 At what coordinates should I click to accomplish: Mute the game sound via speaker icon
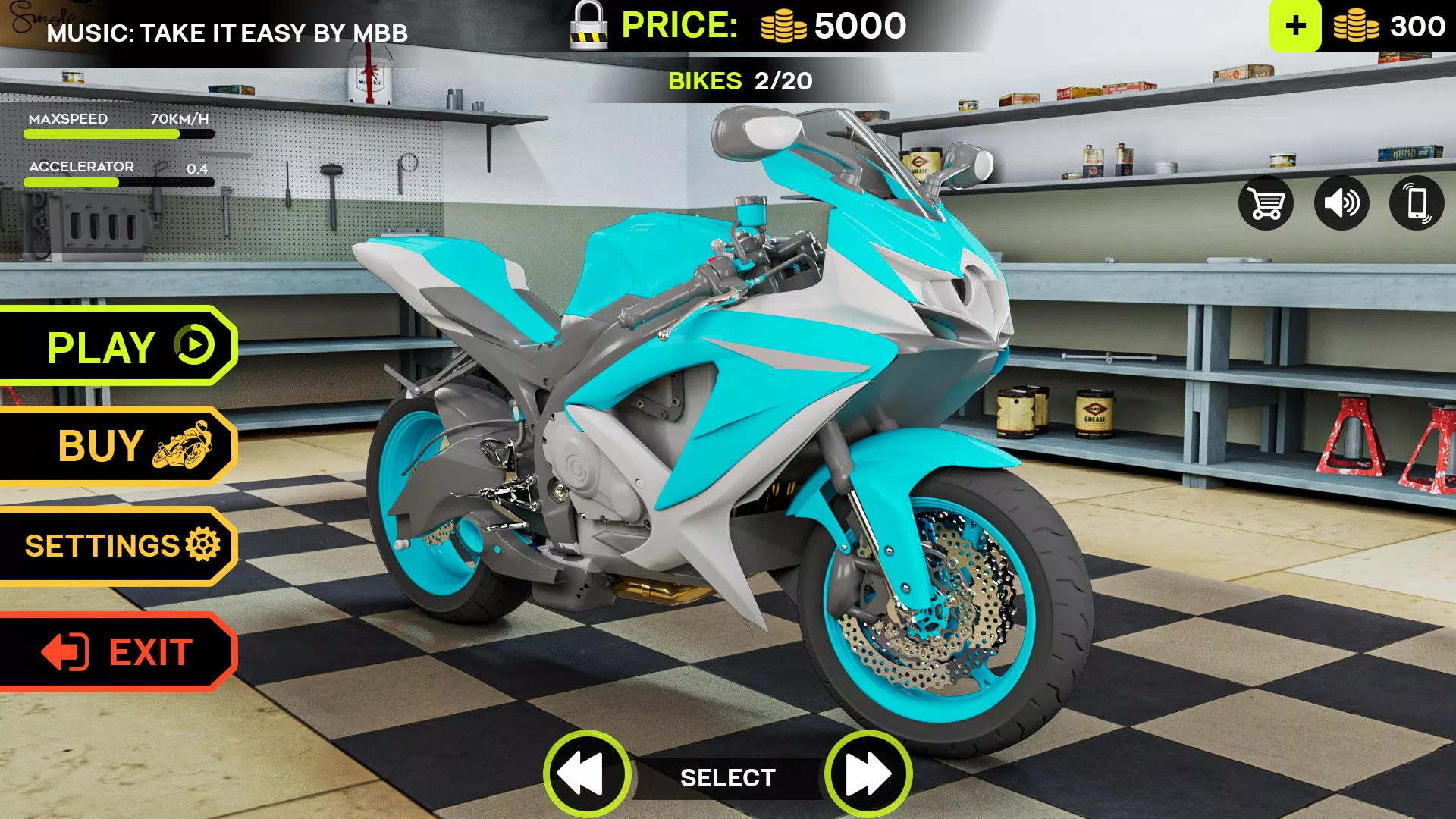[x=1343, y=203]
